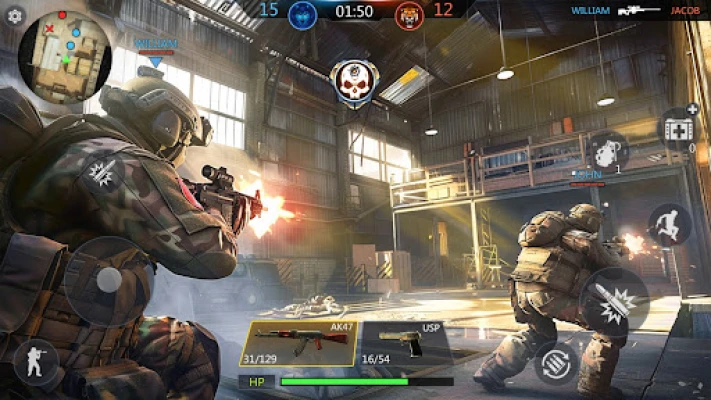Tap the small left-side fire button
Viewport: 711px width, 400px height.
coord(101,172)
